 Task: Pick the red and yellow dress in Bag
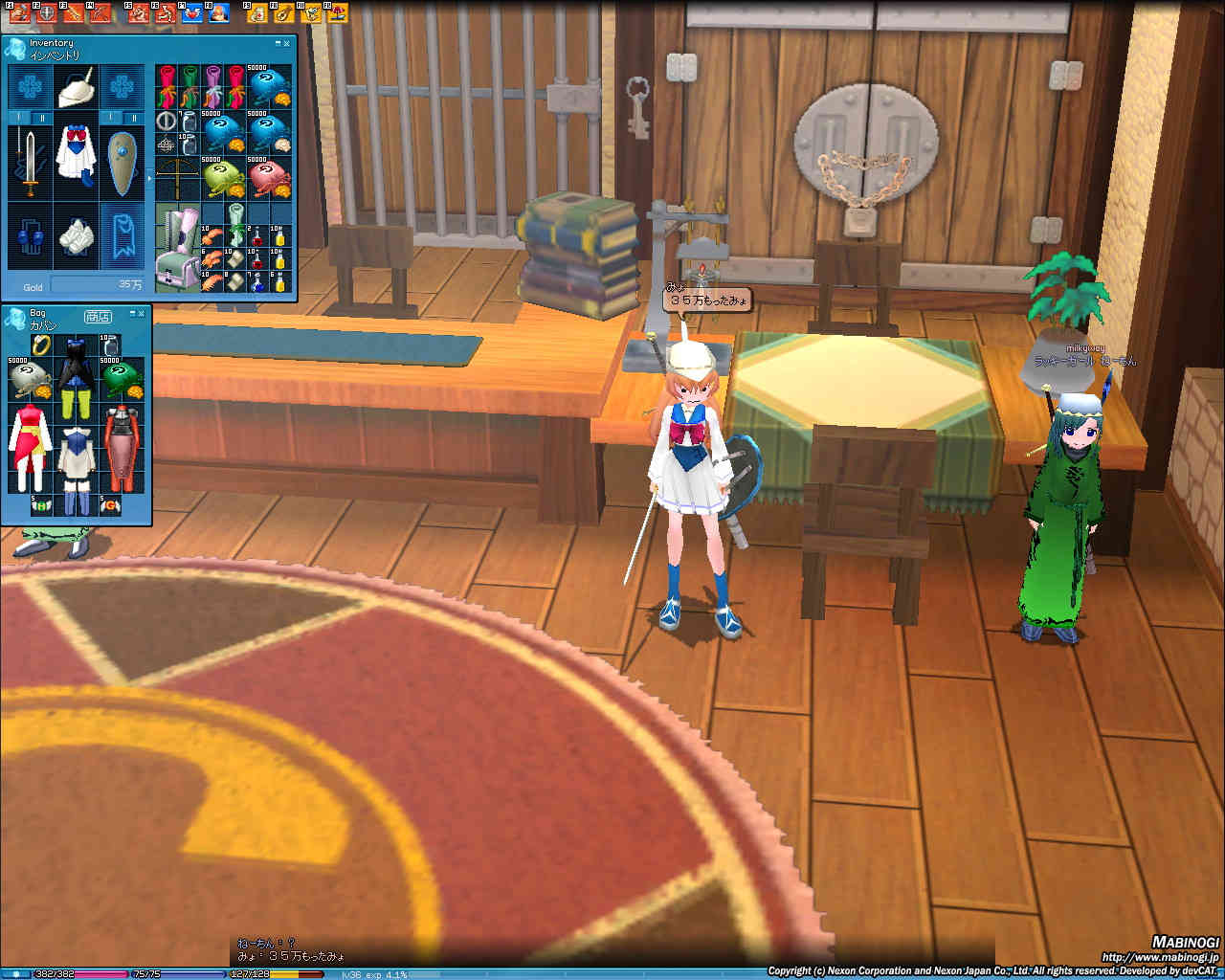(29, 448)
